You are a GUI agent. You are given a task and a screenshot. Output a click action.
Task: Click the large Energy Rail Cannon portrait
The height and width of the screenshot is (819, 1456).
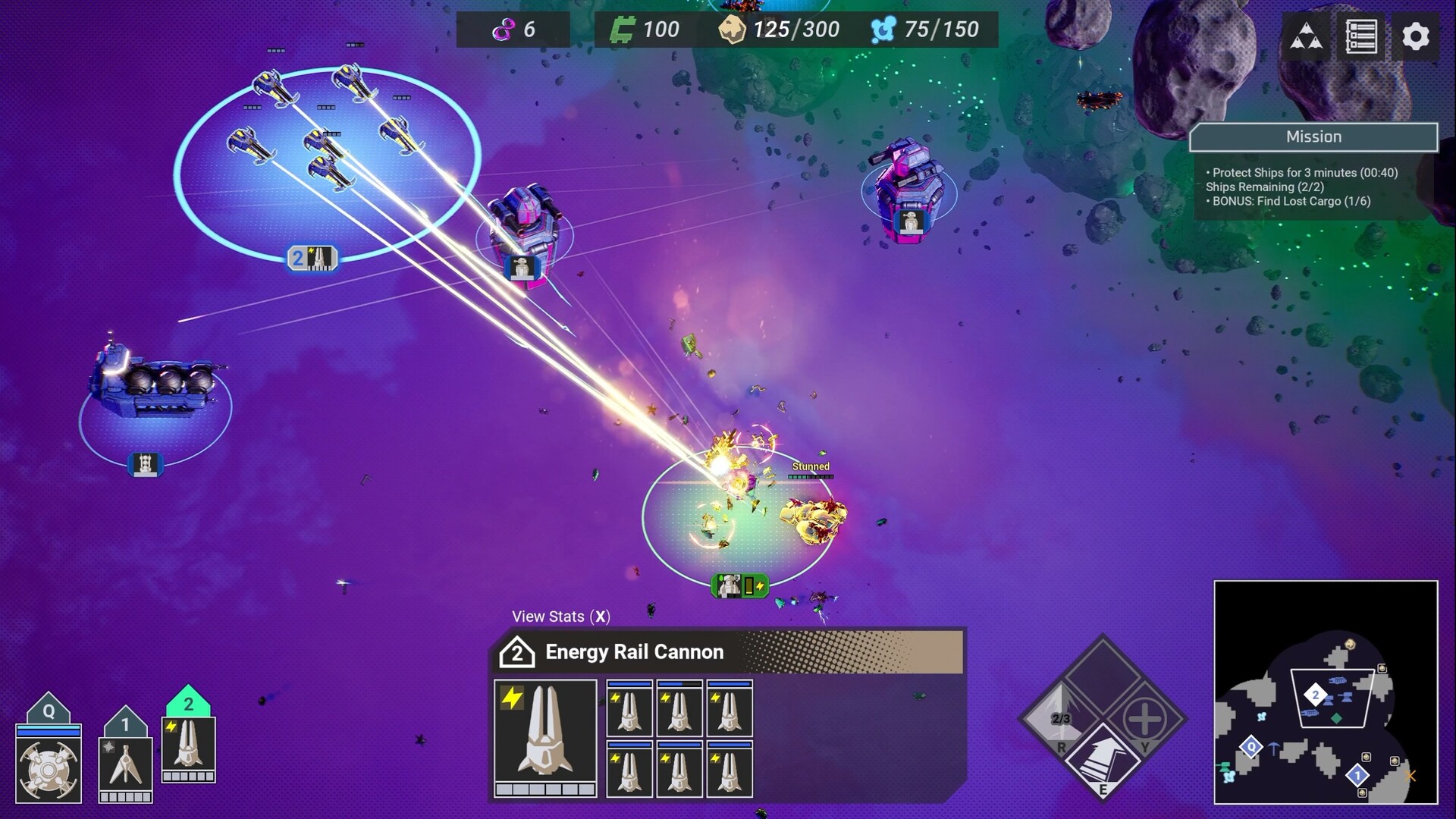click(x=545, y=737)
